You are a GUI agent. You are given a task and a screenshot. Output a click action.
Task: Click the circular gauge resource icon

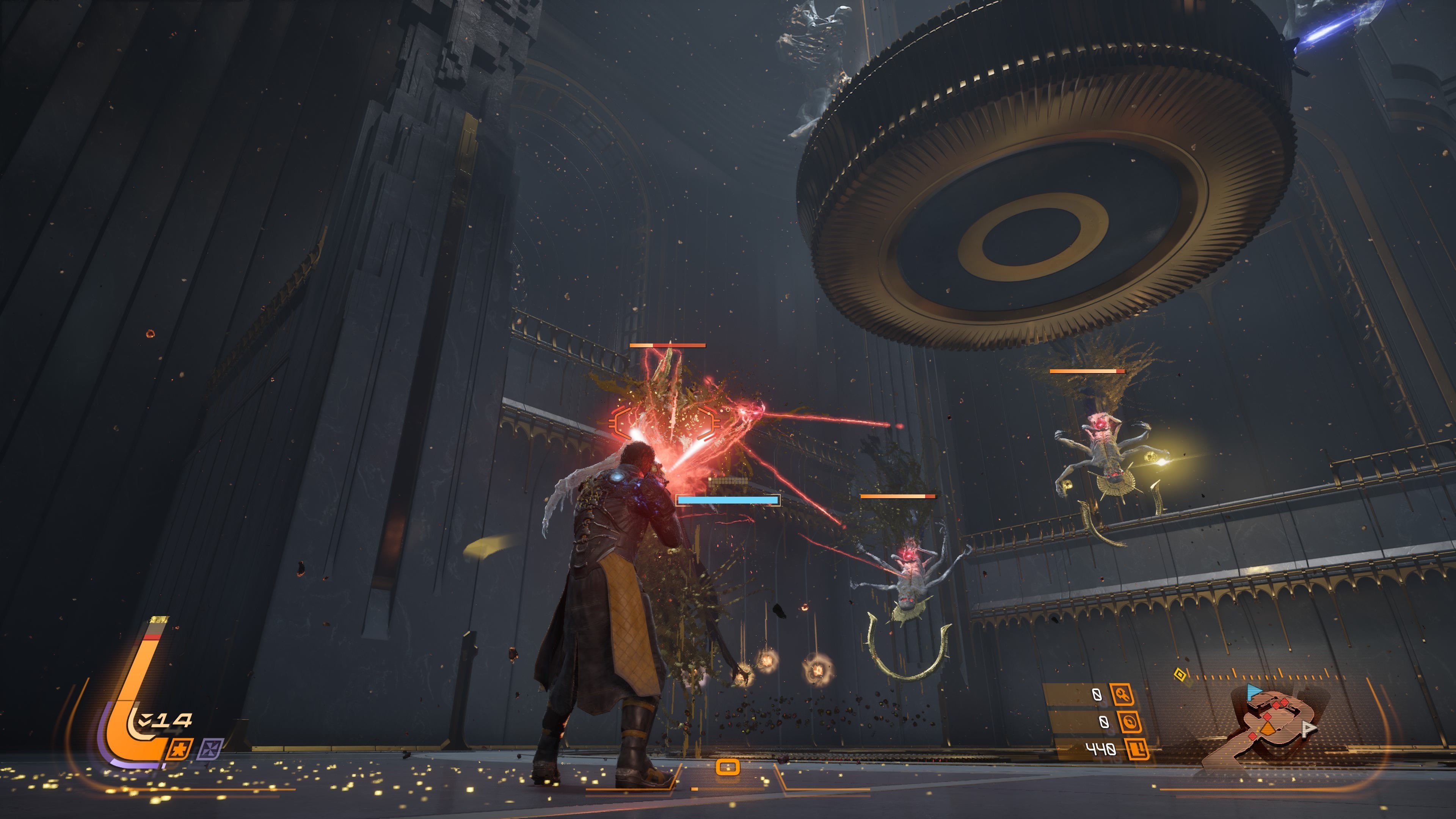(1129, 722)
